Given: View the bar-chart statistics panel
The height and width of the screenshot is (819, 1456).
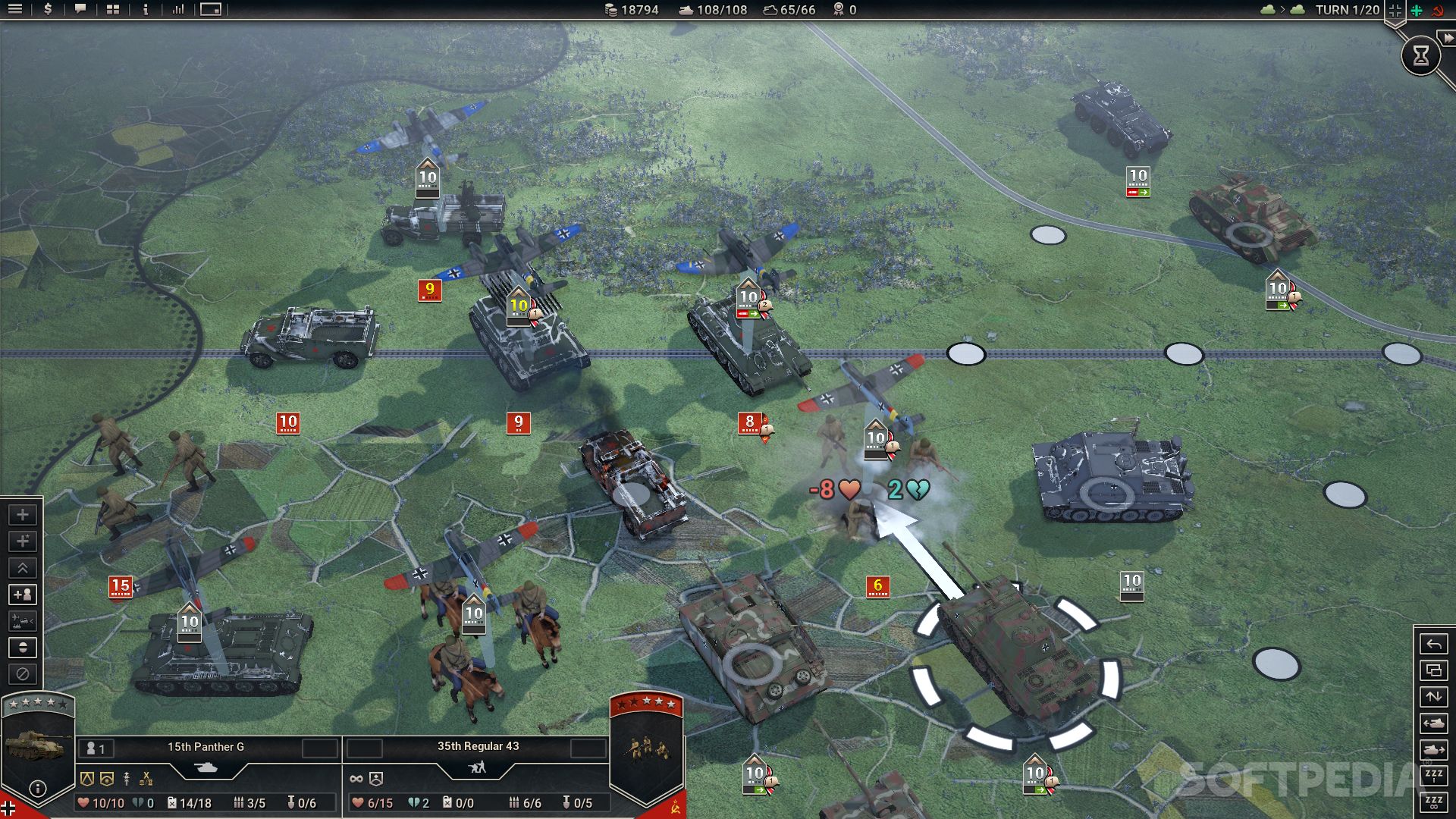Looking at the screenshot, I should pyautogui.click(x=178, y=10).
